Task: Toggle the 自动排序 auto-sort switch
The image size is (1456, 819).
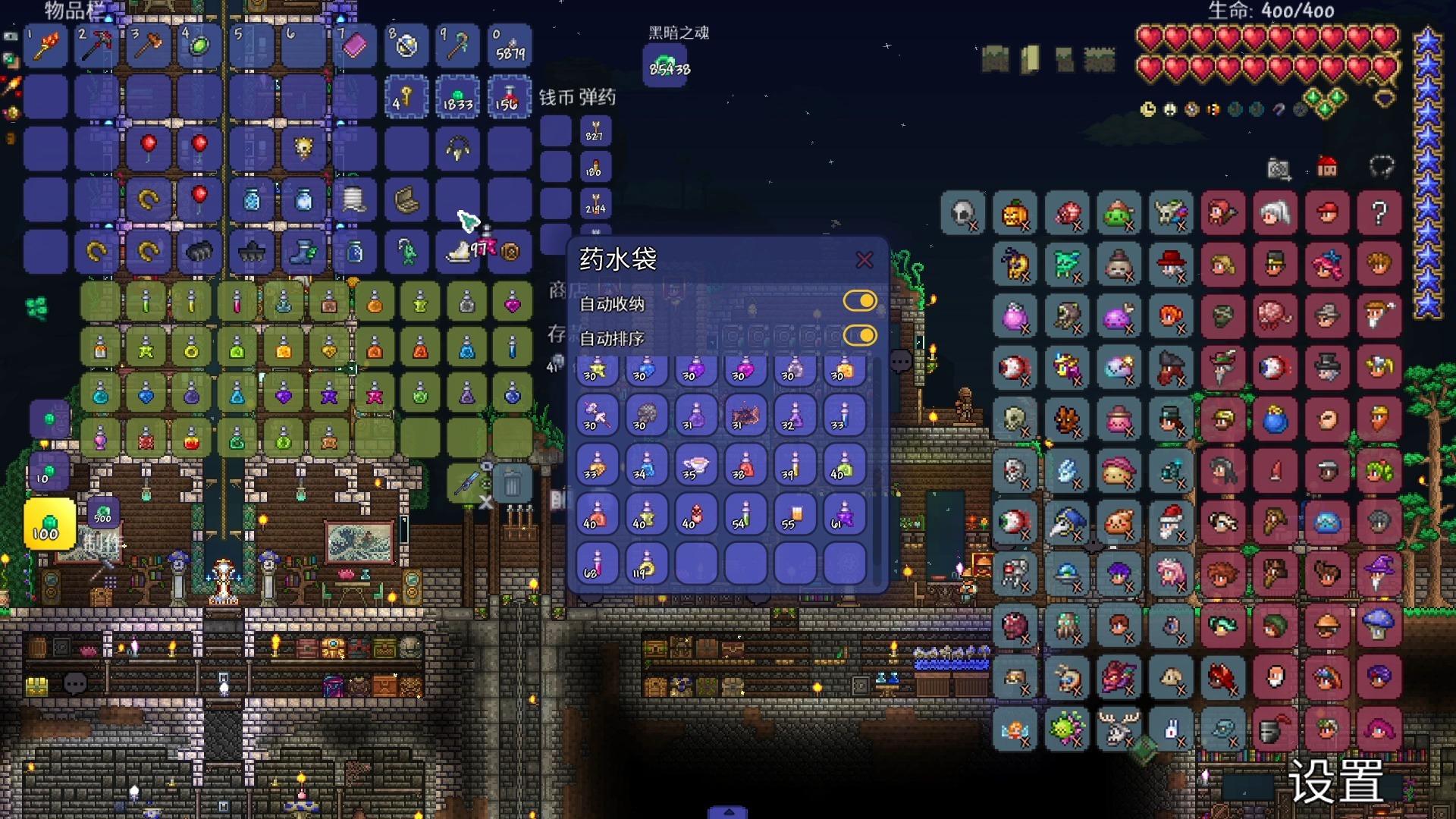Action: 860,336
